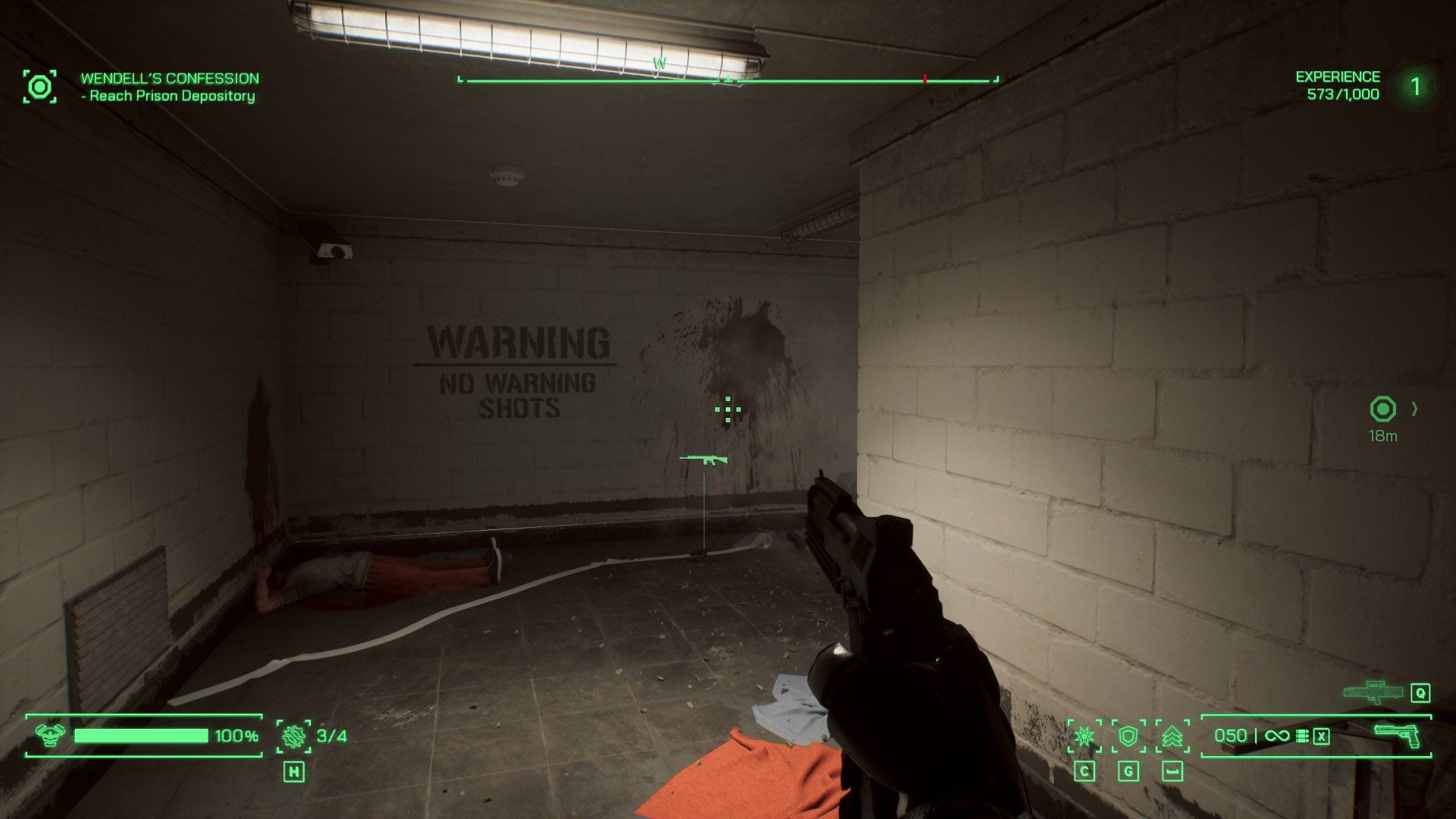Click the repair gear icon next to 3/4
The image size is (1456, 819).
coord(292,736)
